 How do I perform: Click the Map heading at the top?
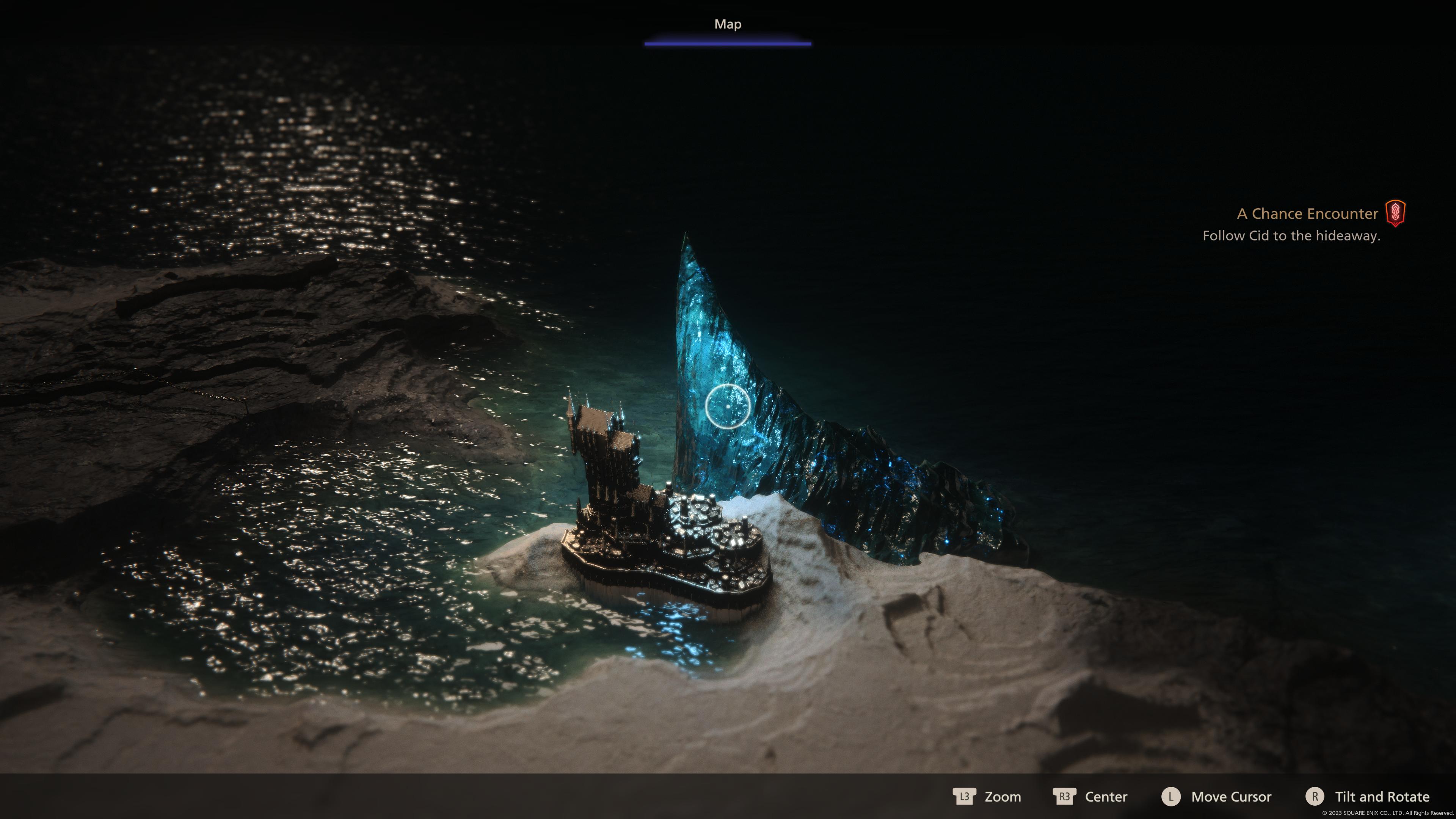728,24
